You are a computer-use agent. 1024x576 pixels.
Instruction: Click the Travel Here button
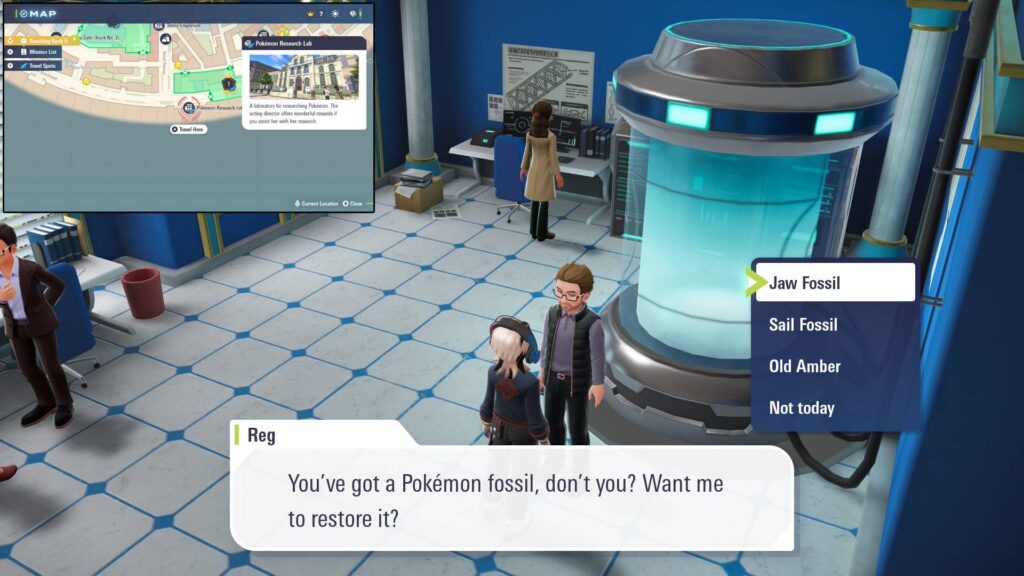click(188, 129)
